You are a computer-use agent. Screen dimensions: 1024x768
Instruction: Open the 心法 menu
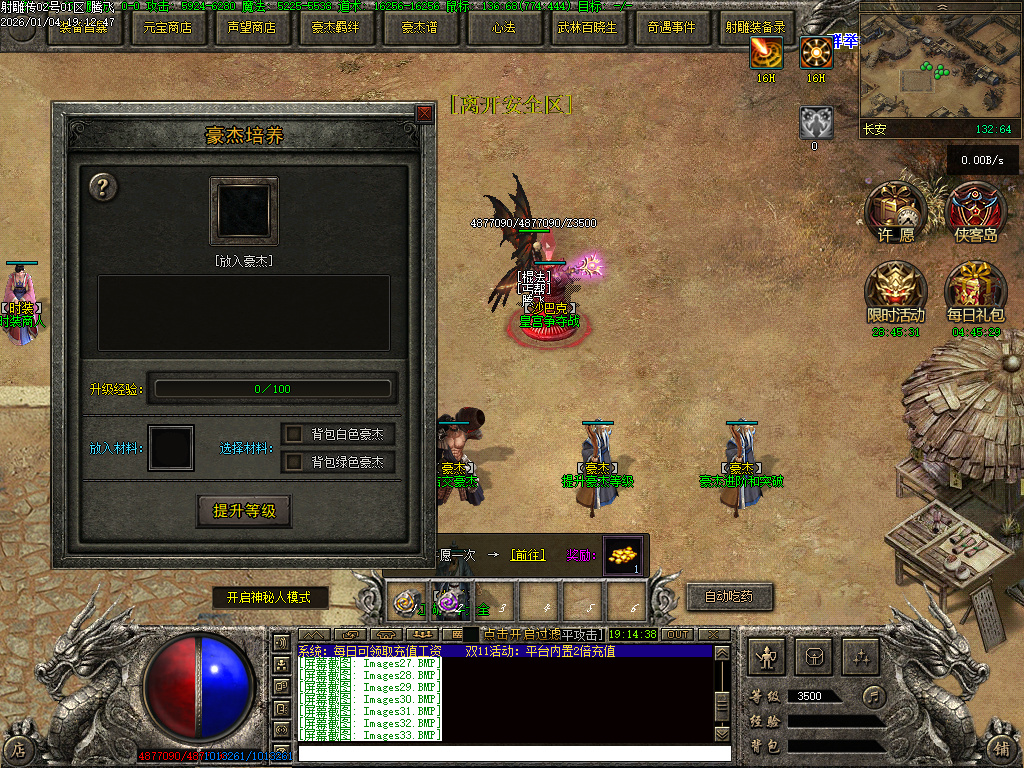pos(503,28)
